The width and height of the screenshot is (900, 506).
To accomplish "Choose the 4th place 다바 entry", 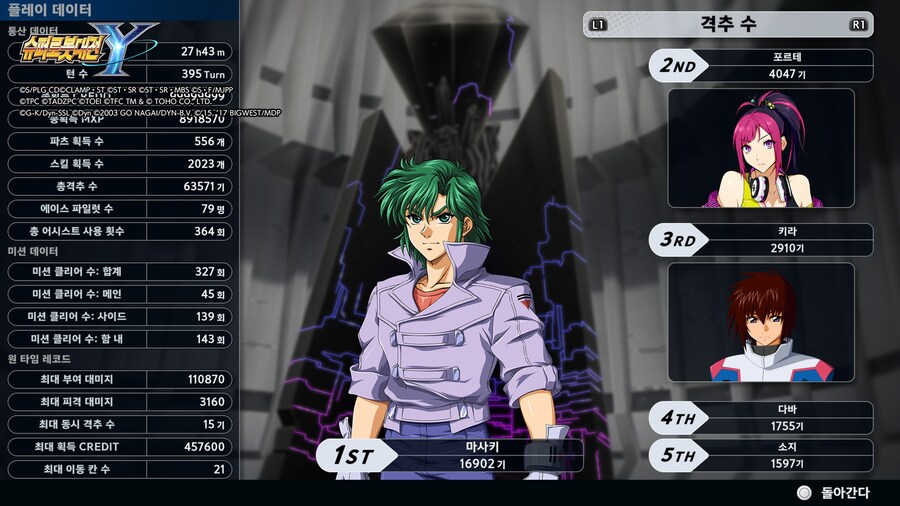I will 761,418.
